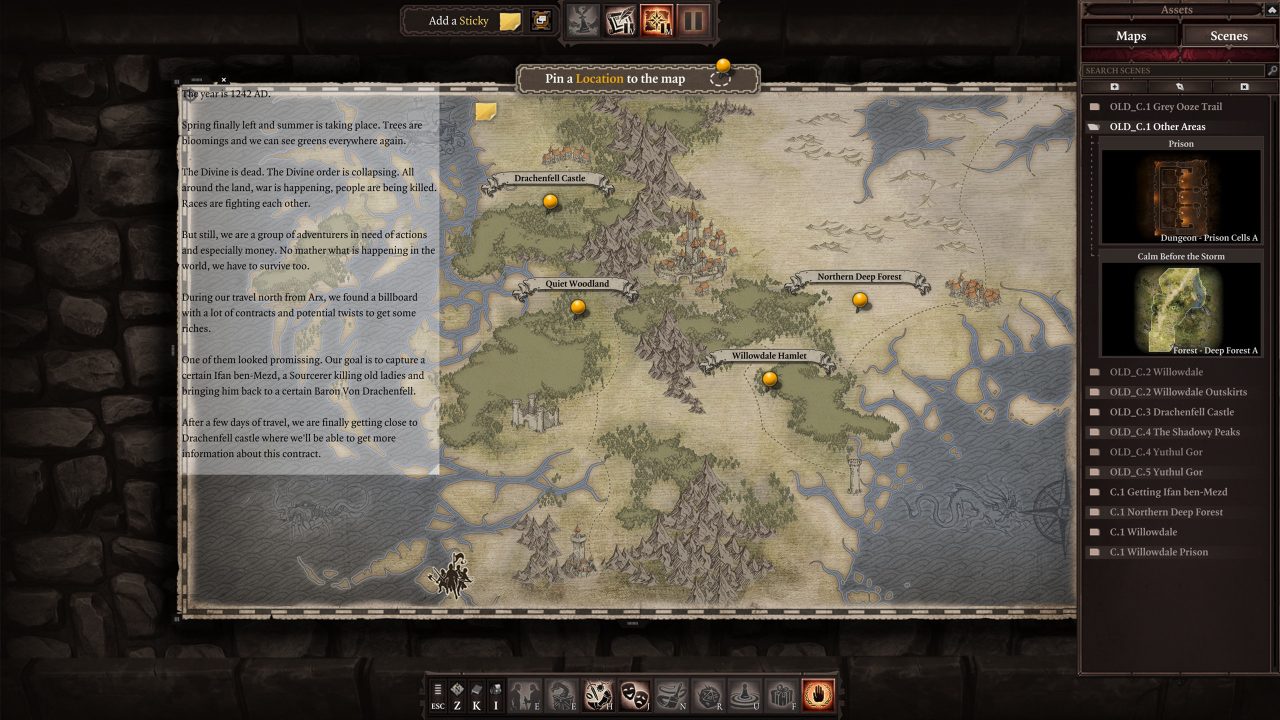Viewport: 1280px width, 720px height.
Task: Click the Search Scenes input field
Action: tap(1172, 71)
